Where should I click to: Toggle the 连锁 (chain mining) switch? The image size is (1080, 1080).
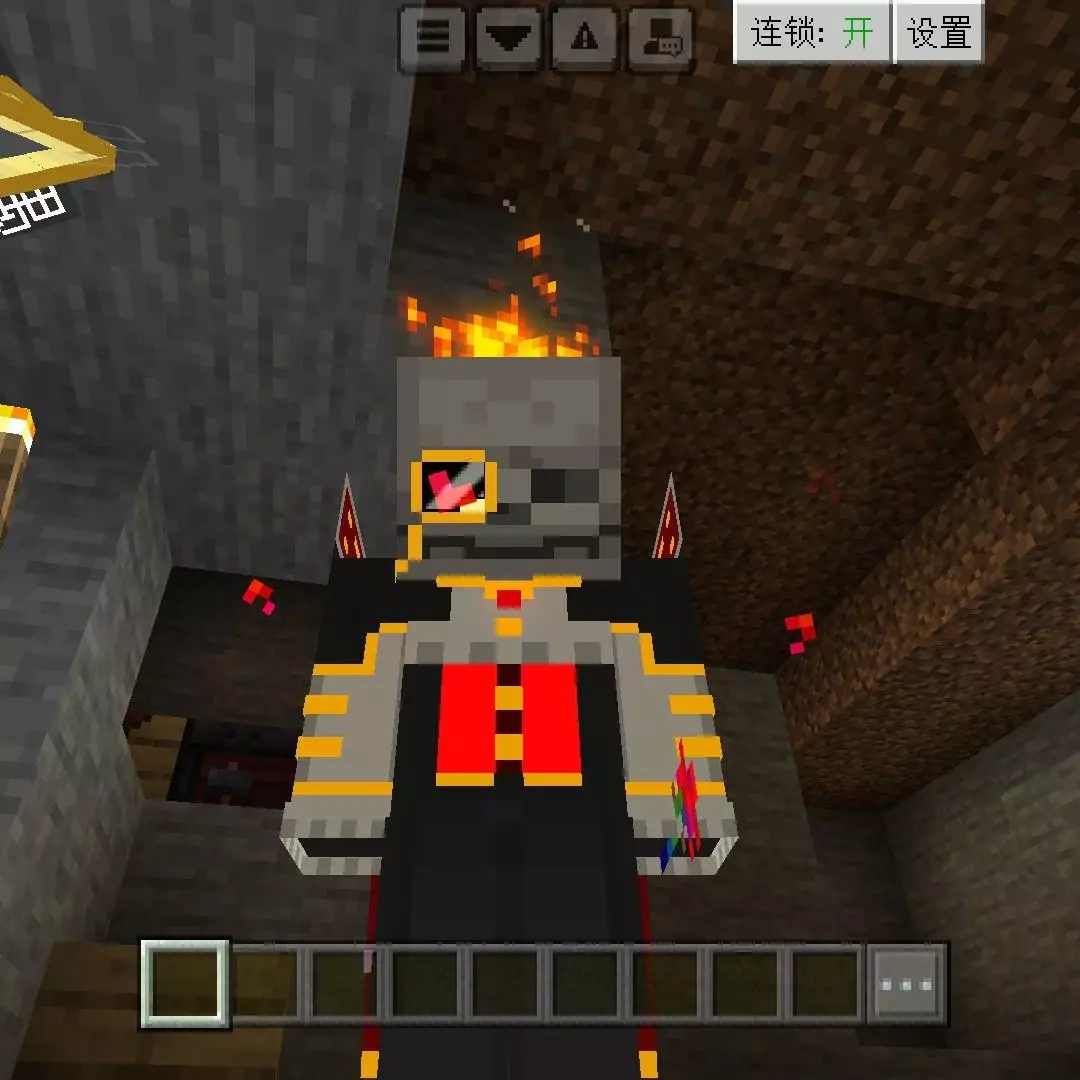[x=812, y=33]
